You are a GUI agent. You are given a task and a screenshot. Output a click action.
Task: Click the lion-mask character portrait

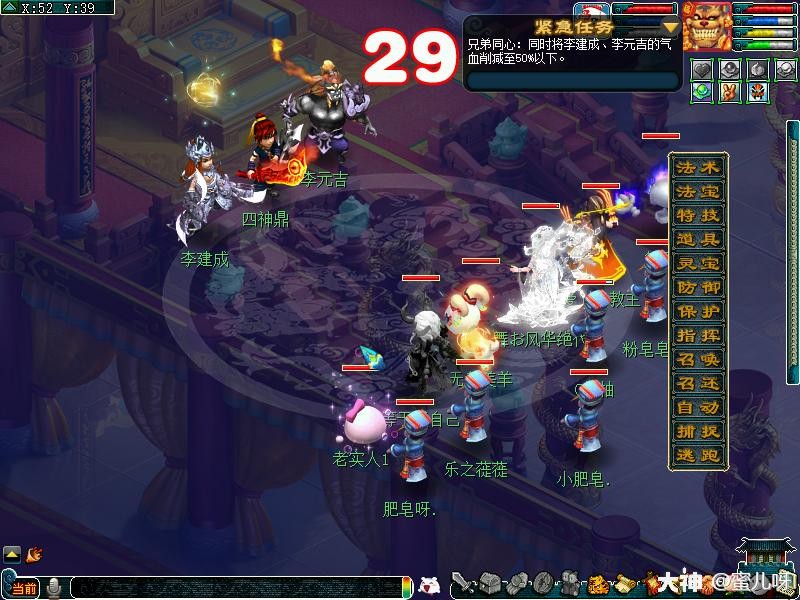[708, 27]
